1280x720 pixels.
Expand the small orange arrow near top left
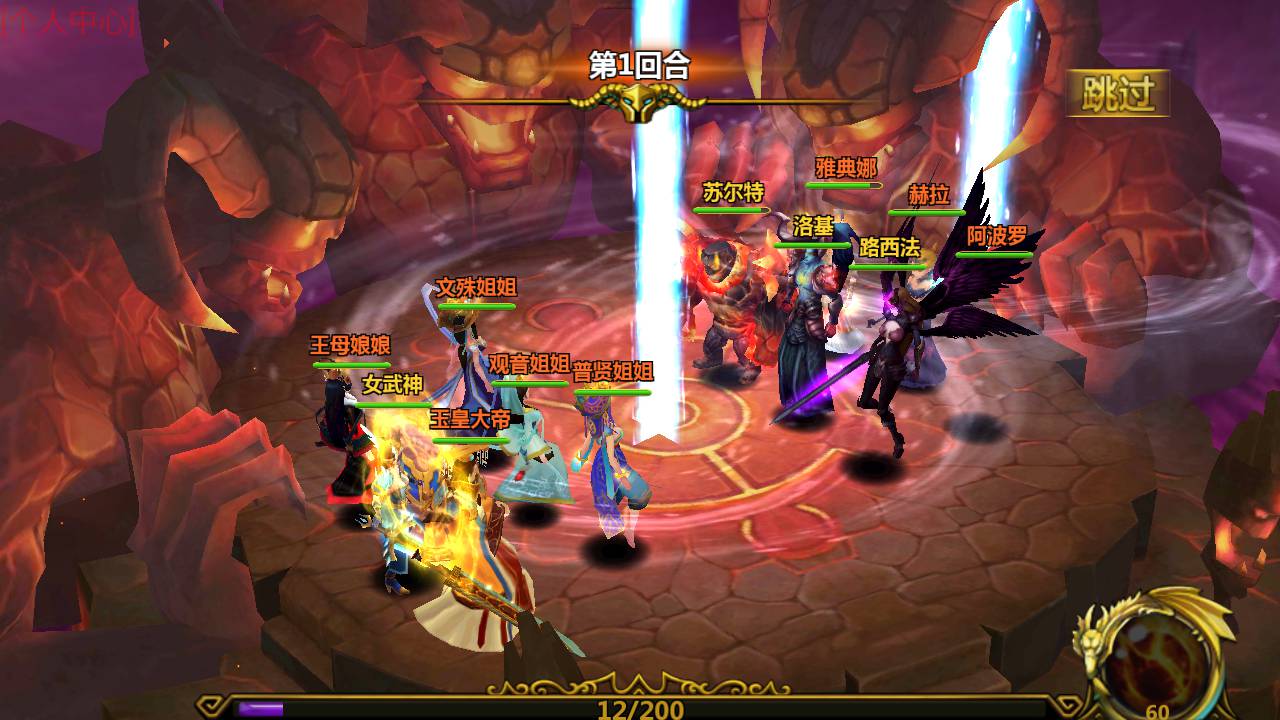(166, 43)
